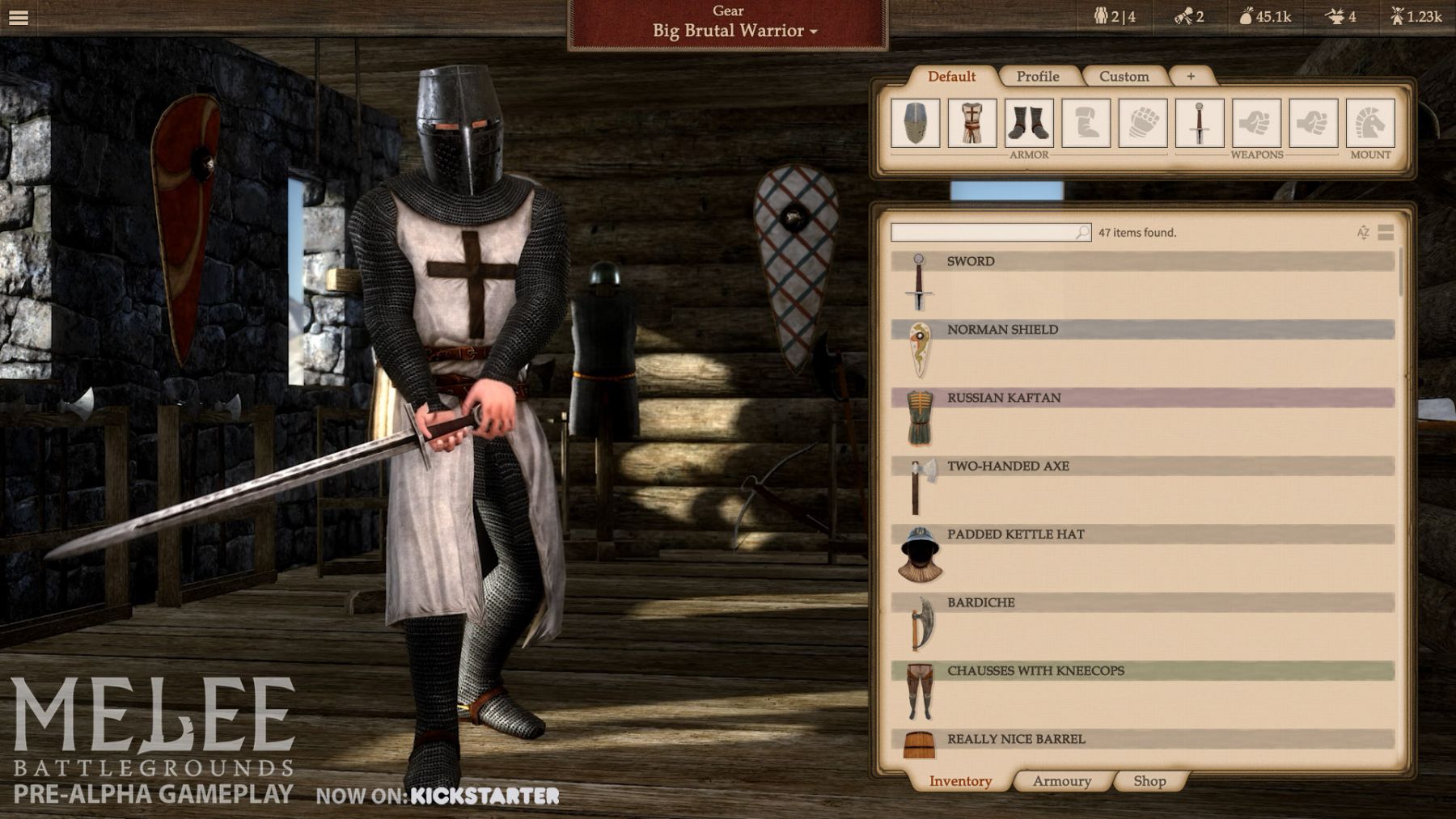Select the boots armor slot
1456x819 pixels.
[x=1029, y=123]
